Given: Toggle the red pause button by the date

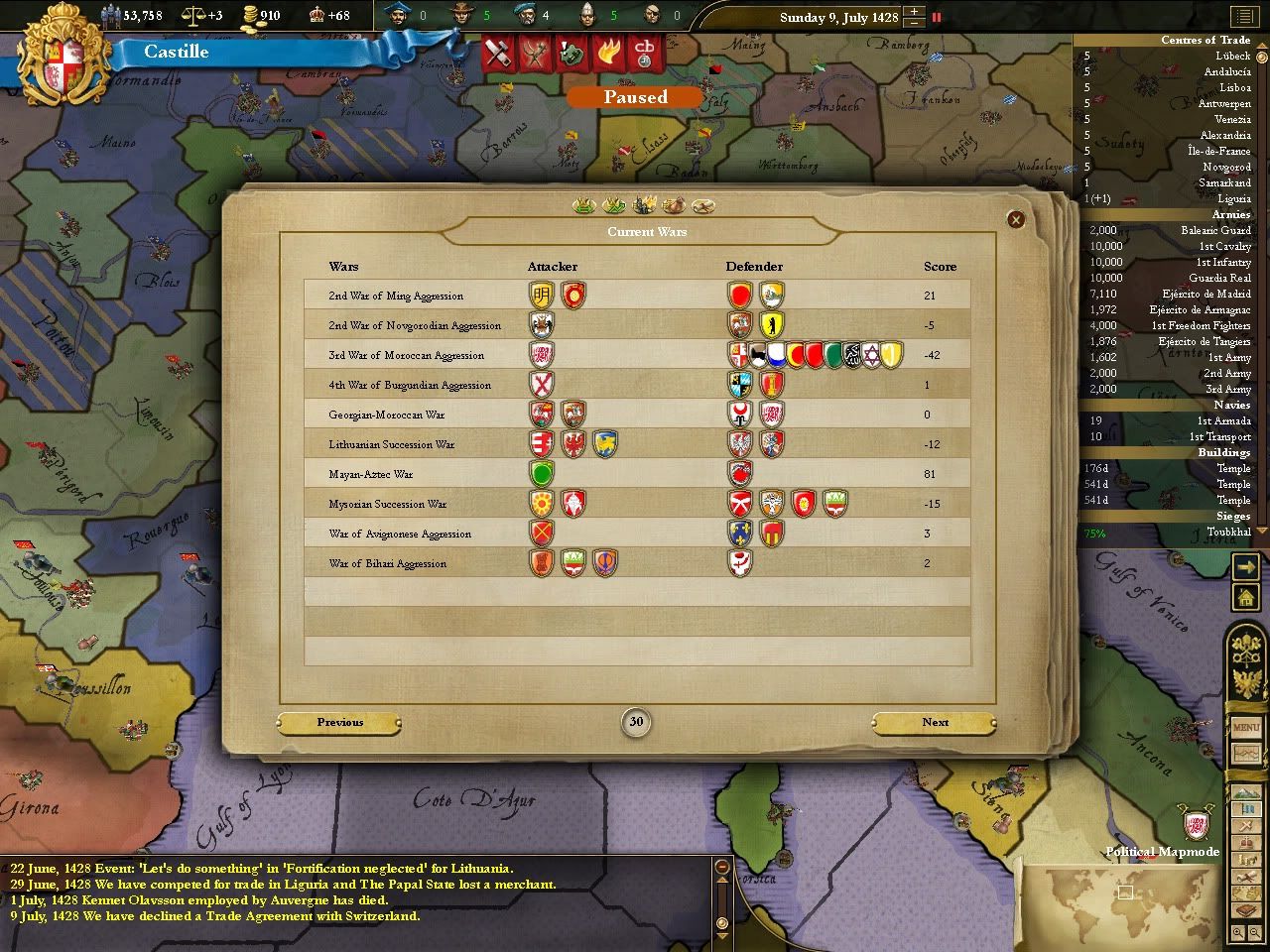Looking at the screenshot, I should click(936, 17).
